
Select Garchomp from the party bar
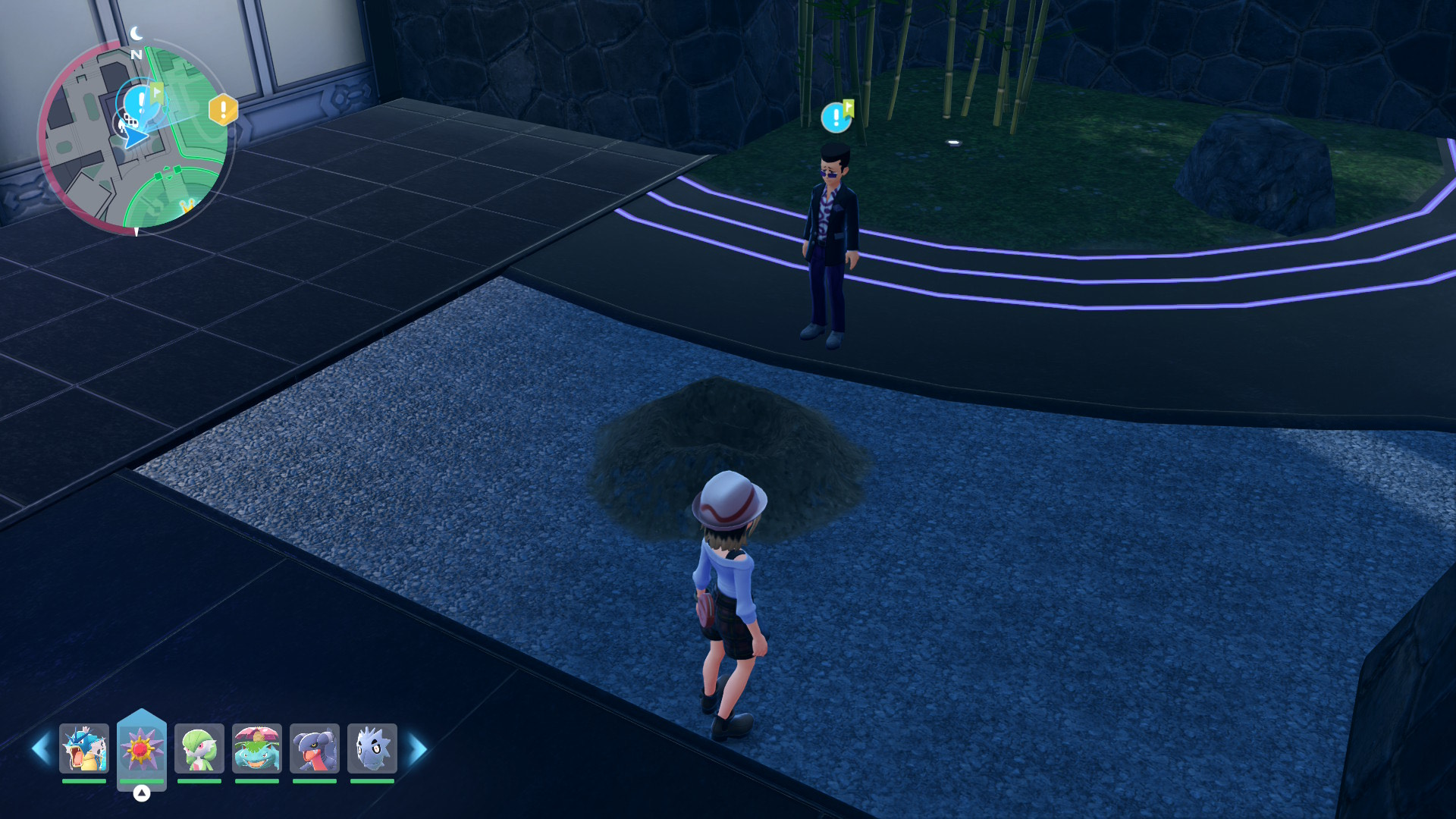click(315, 748)
